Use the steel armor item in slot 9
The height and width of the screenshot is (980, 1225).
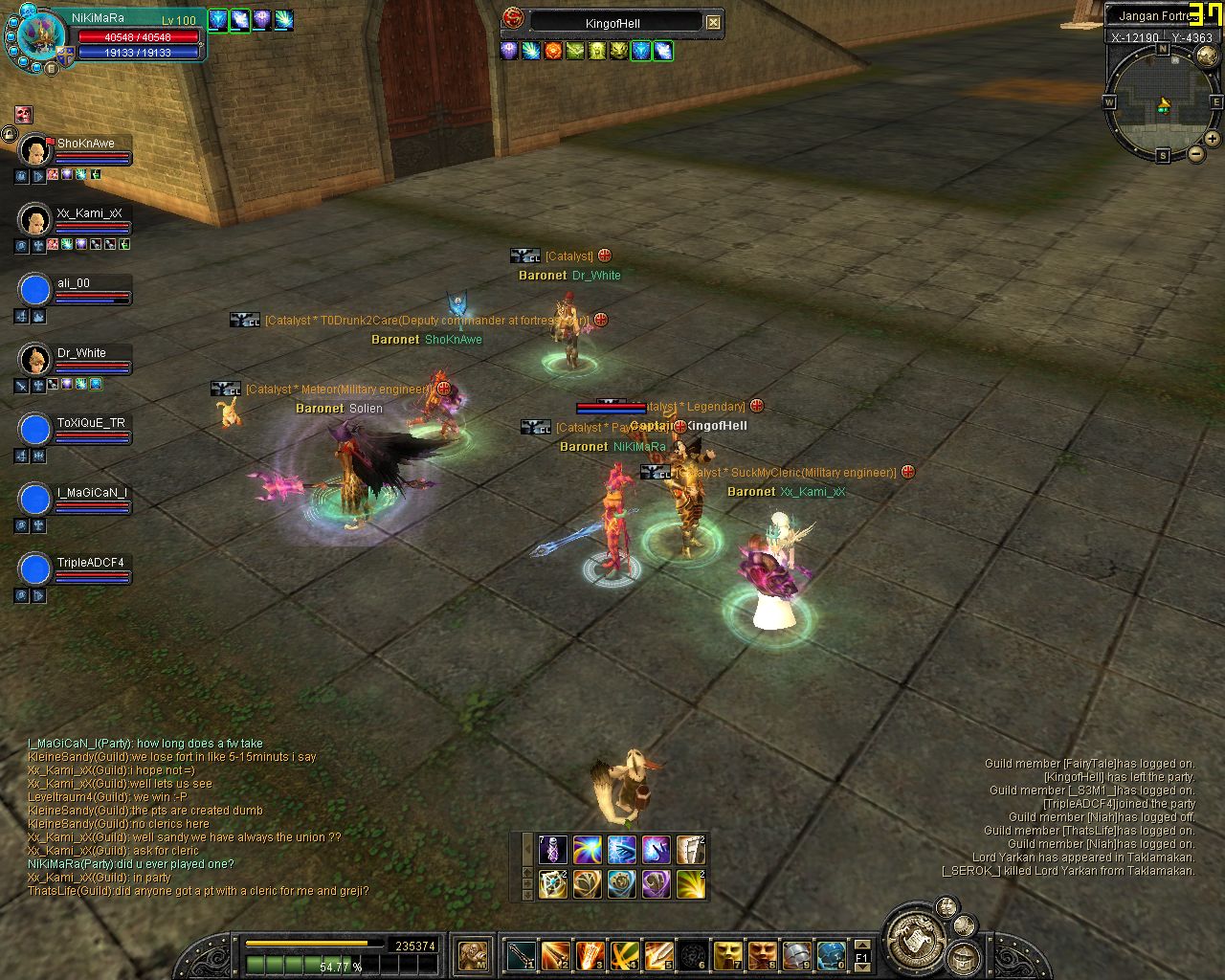[797, 954]
